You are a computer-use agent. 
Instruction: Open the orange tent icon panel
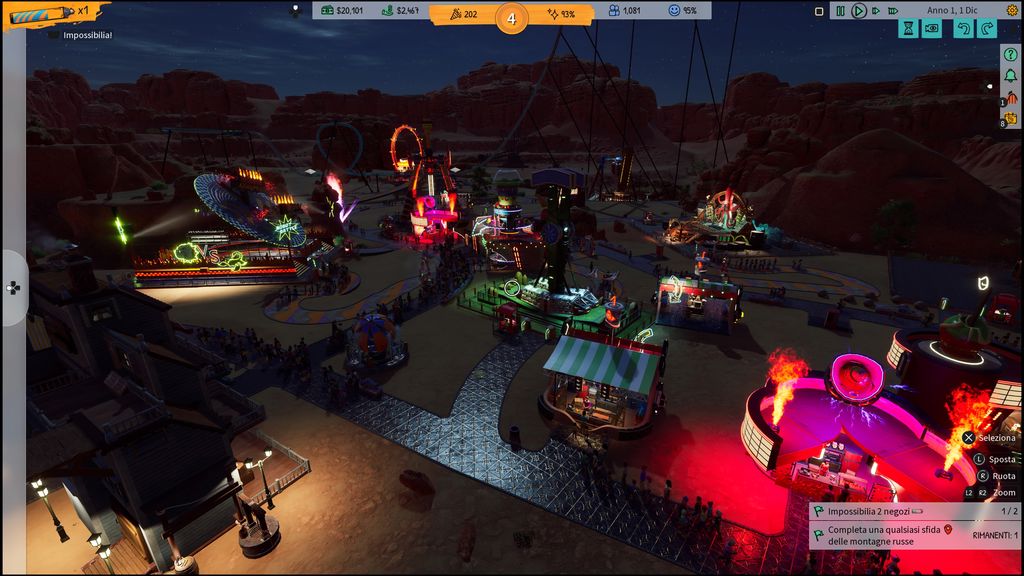[x=1010, y=99]
